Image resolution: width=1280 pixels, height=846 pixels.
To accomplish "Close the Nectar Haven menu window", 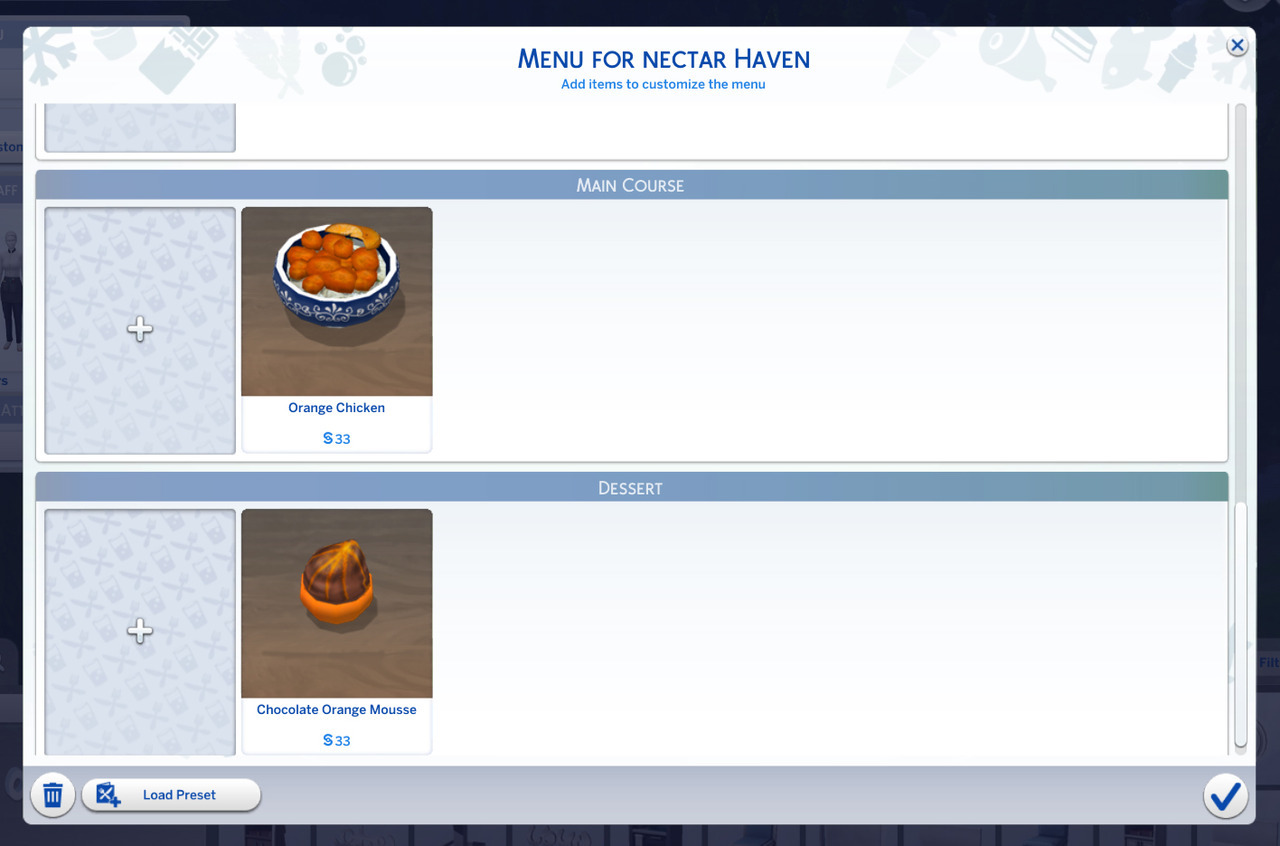I will 1237,46.
